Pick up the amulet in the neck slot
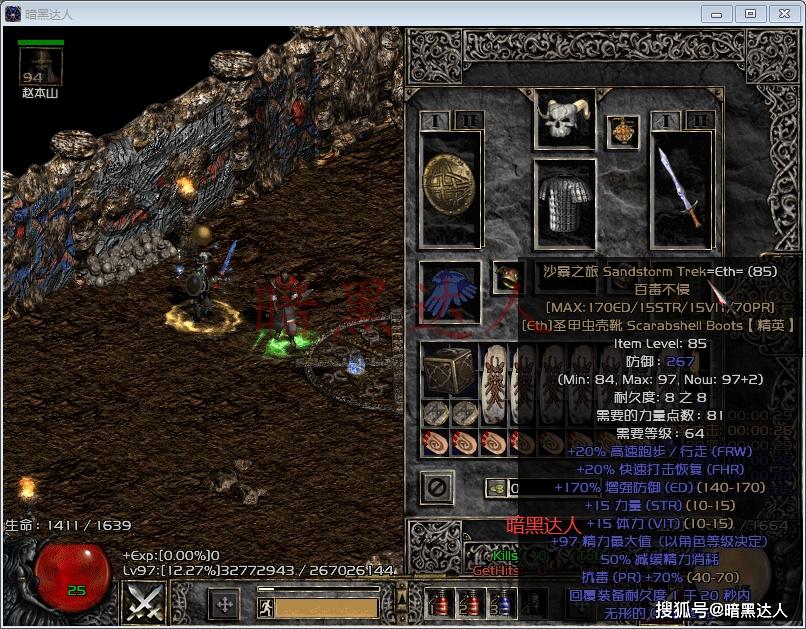 pyautogui.click(x=624, y=132)
